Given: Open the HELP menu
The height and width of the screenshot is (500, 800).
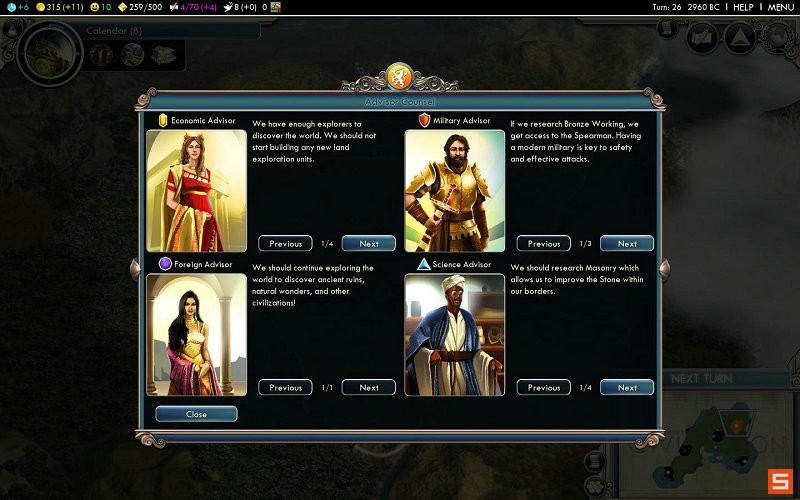Looking at the screenshot, I should pos(743,7).
